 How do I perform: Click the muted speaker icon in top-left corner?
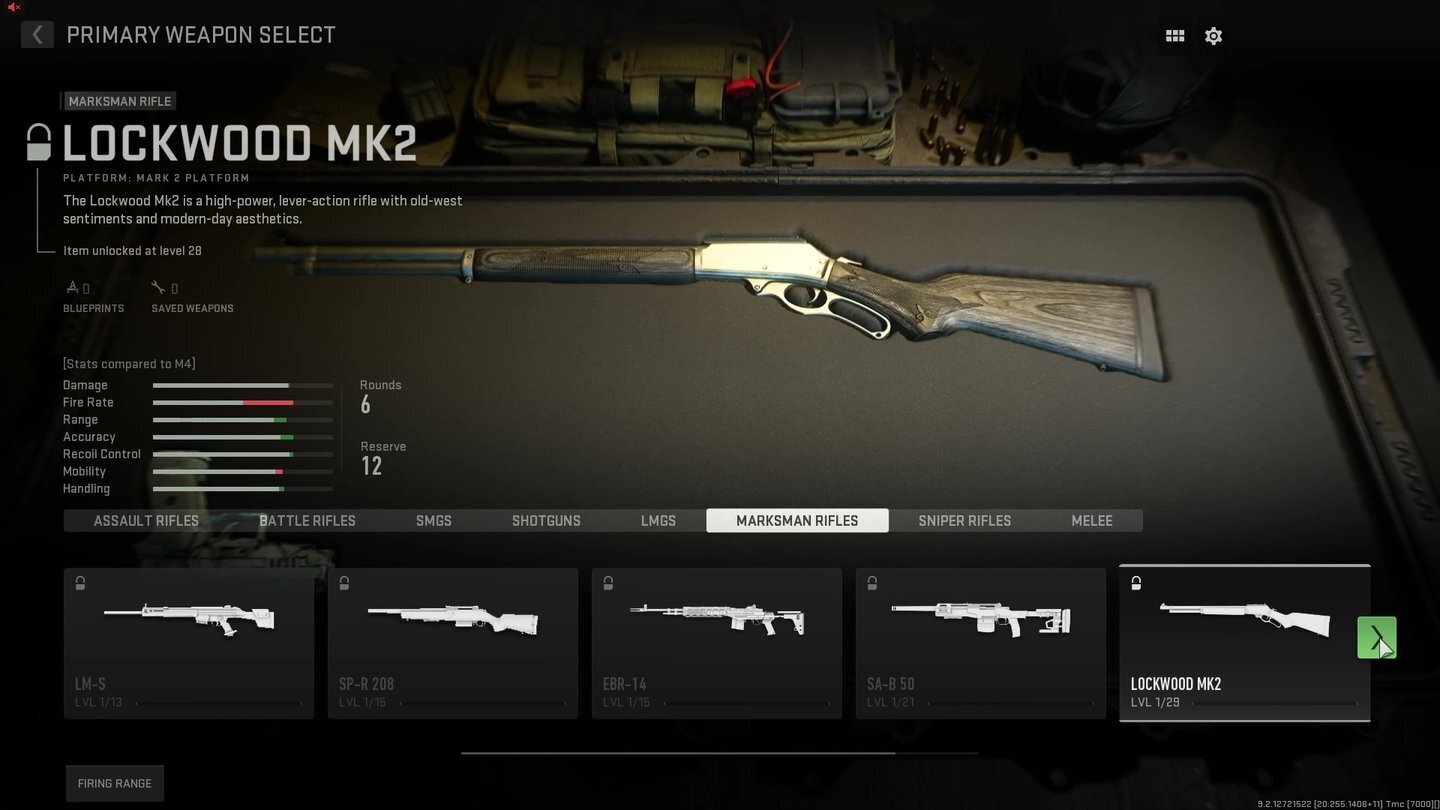[x=12, y=7]
